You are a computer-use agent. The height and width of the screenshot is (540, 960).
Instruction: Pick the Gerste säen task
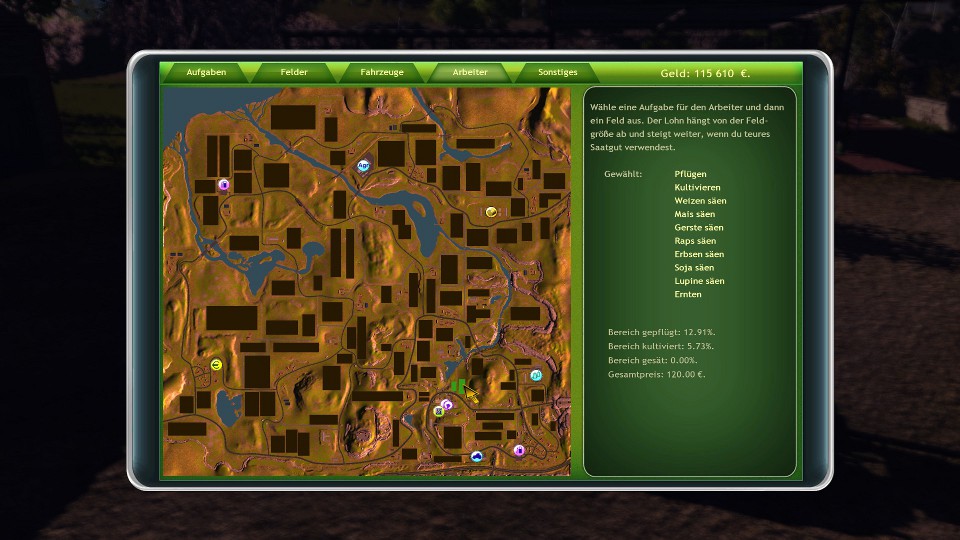(698, 228)
